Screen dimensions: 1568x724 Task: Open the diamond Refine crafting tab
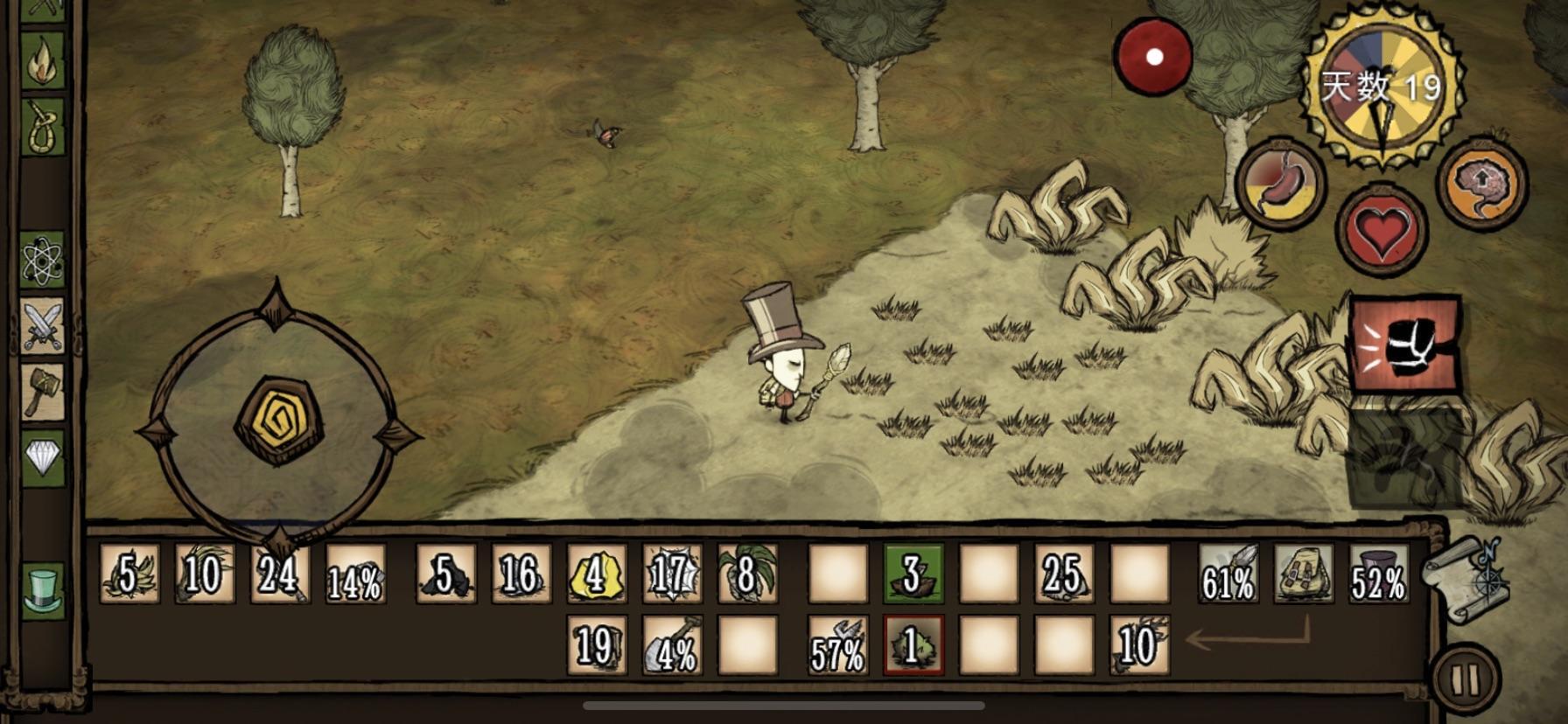click(43, 456)
